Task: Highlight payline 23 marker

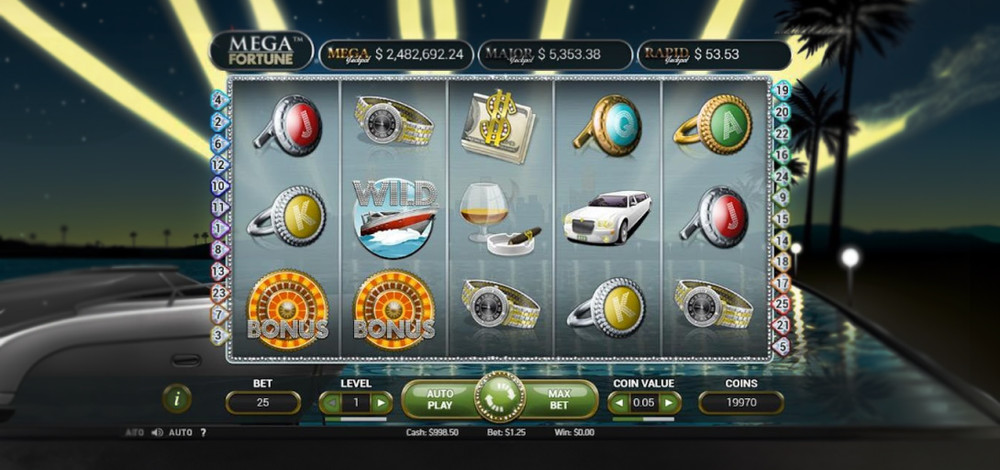Action: point(220,293)
